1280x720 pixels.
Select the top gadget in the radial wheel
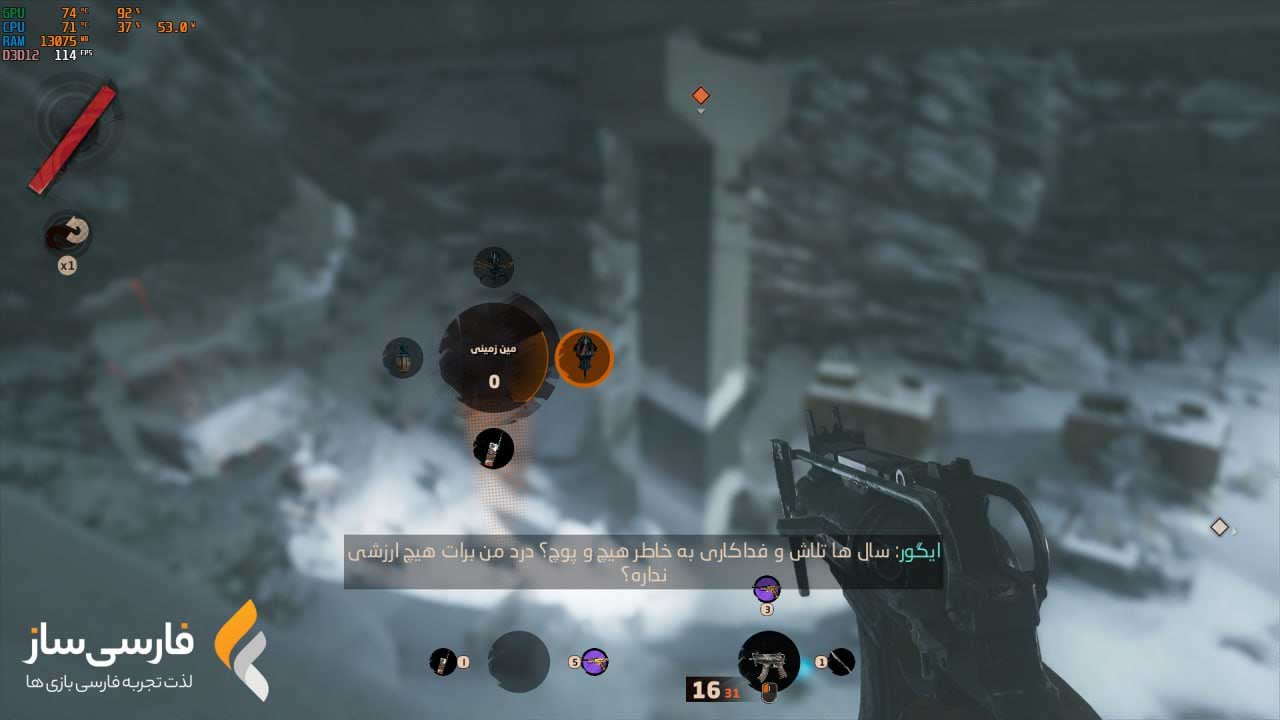pyautogui.click(x=493, y=267)
